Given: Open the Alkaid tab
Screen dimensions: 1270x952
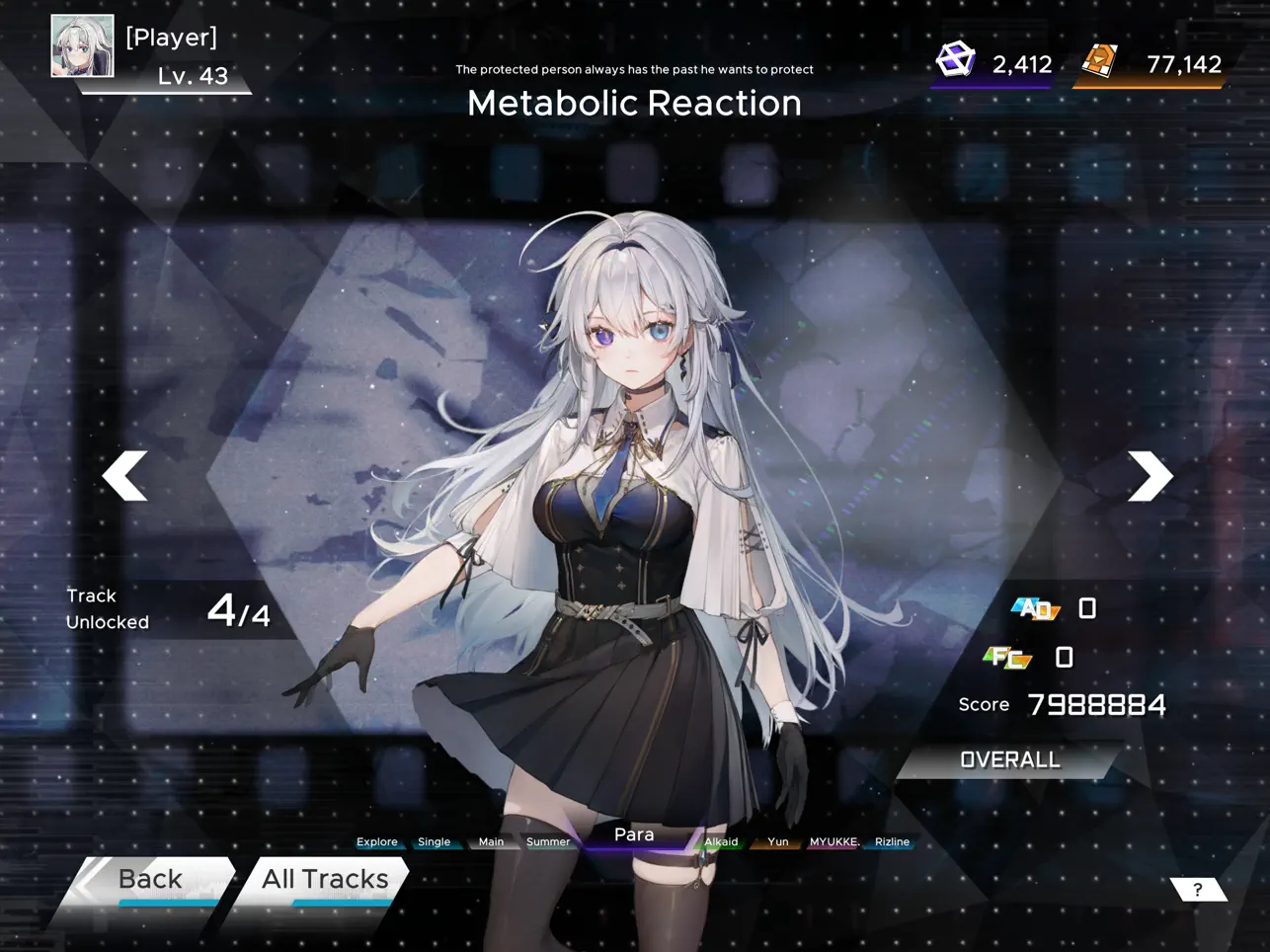Looking at the screenshot, I should [x=721, y=842].
